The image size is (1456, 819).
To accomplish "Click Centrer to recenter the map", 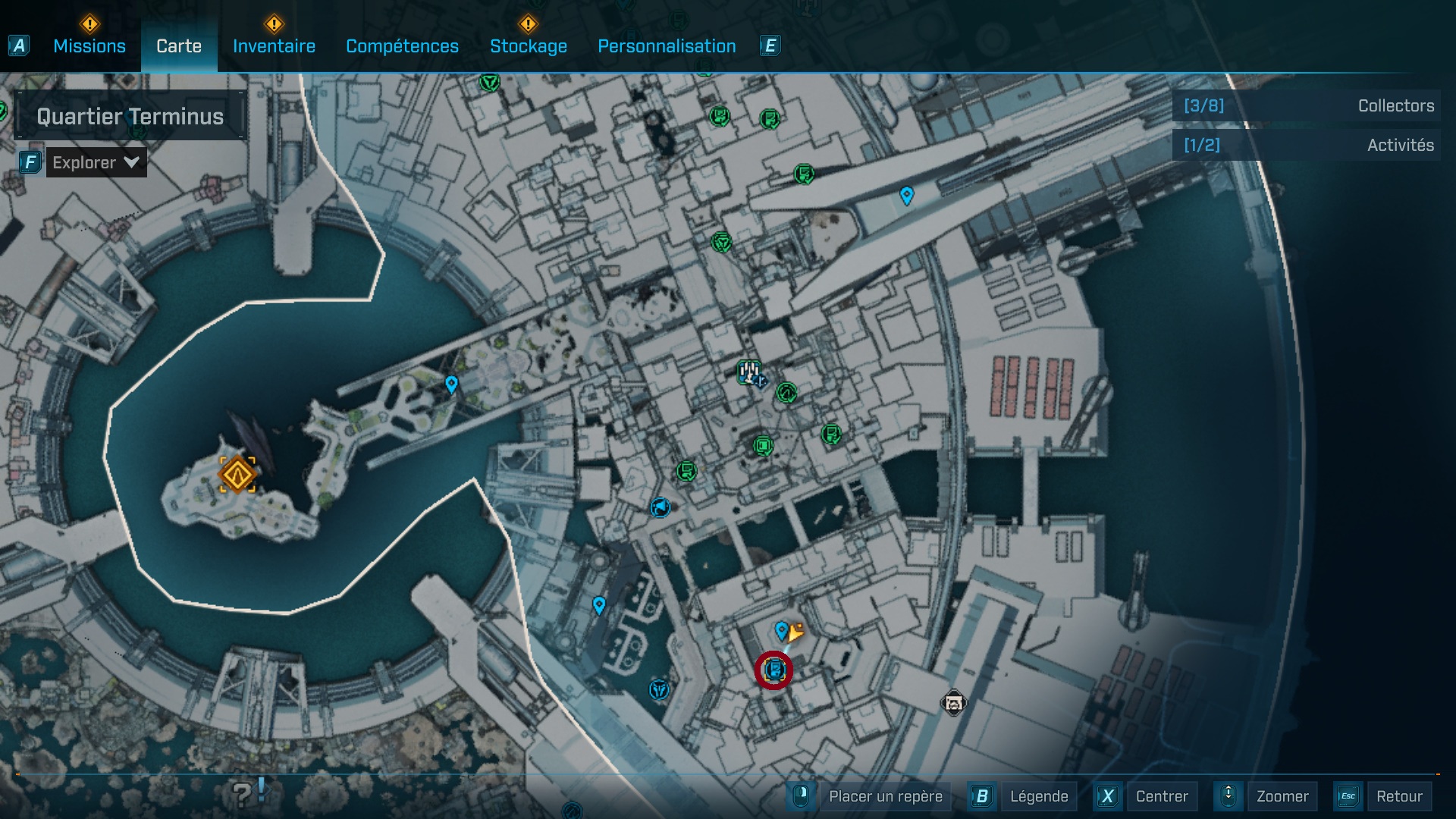I will (x=1160, y=796).
